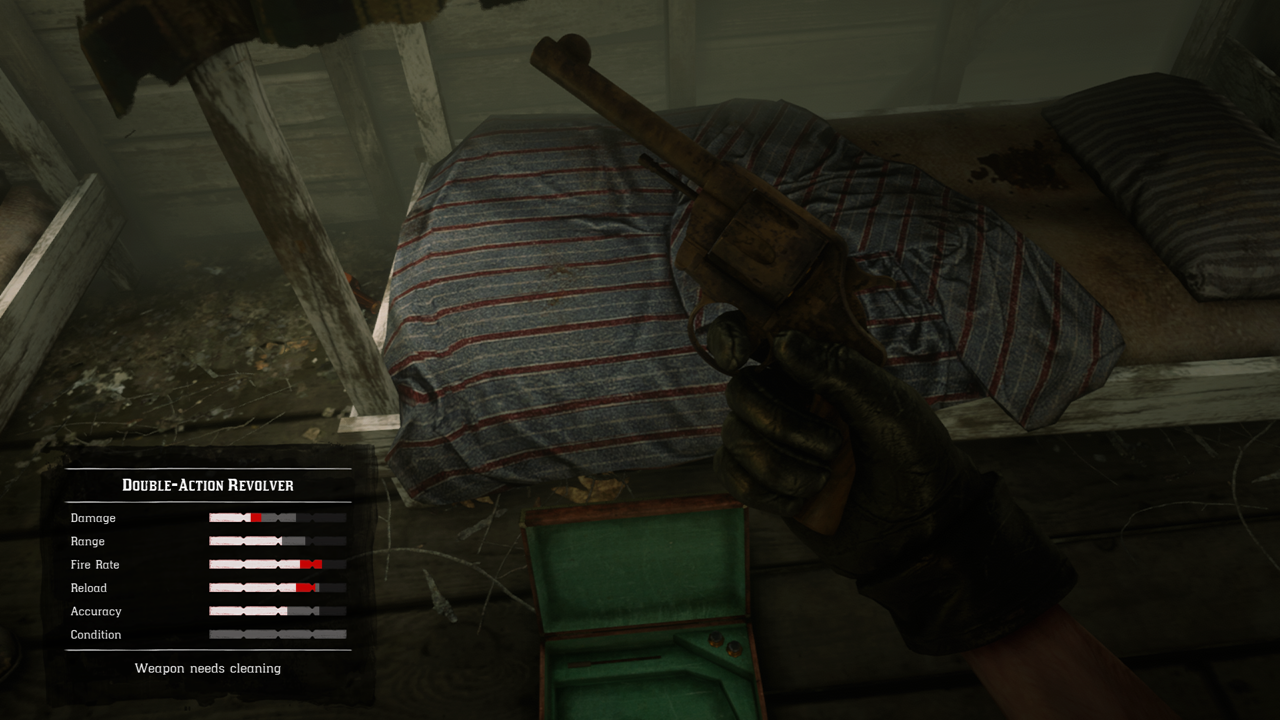Click the Condition stat bar
The width and height of the screenshot is (1280, 720).
click(277, 634)
